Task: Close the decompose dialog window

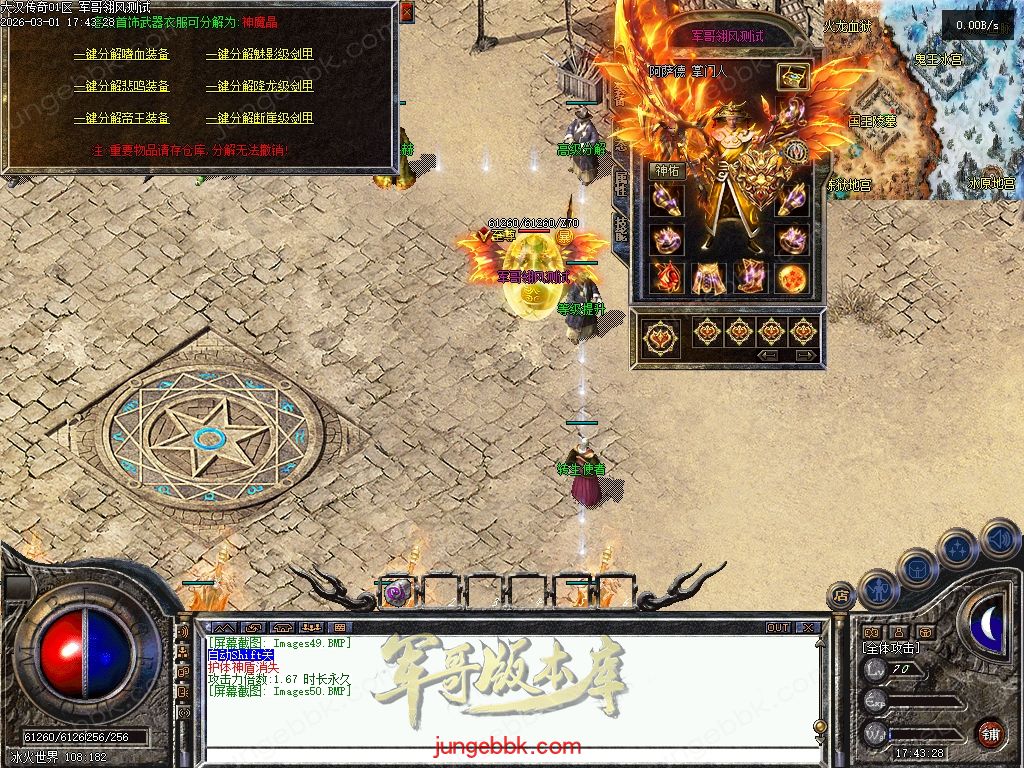Action: coord(406,12)
